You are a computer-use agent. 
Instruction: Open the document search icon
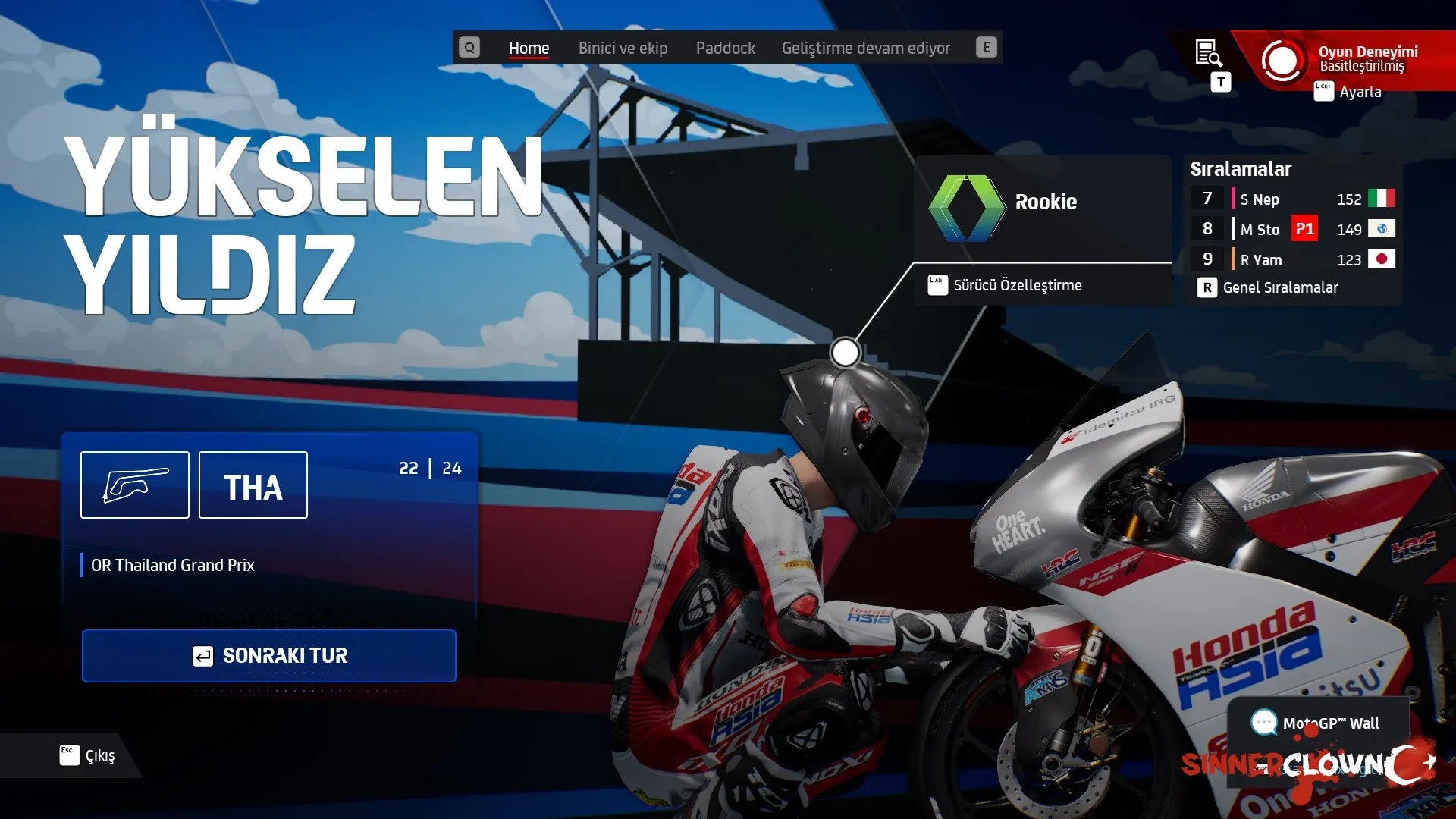point(1208,53)
